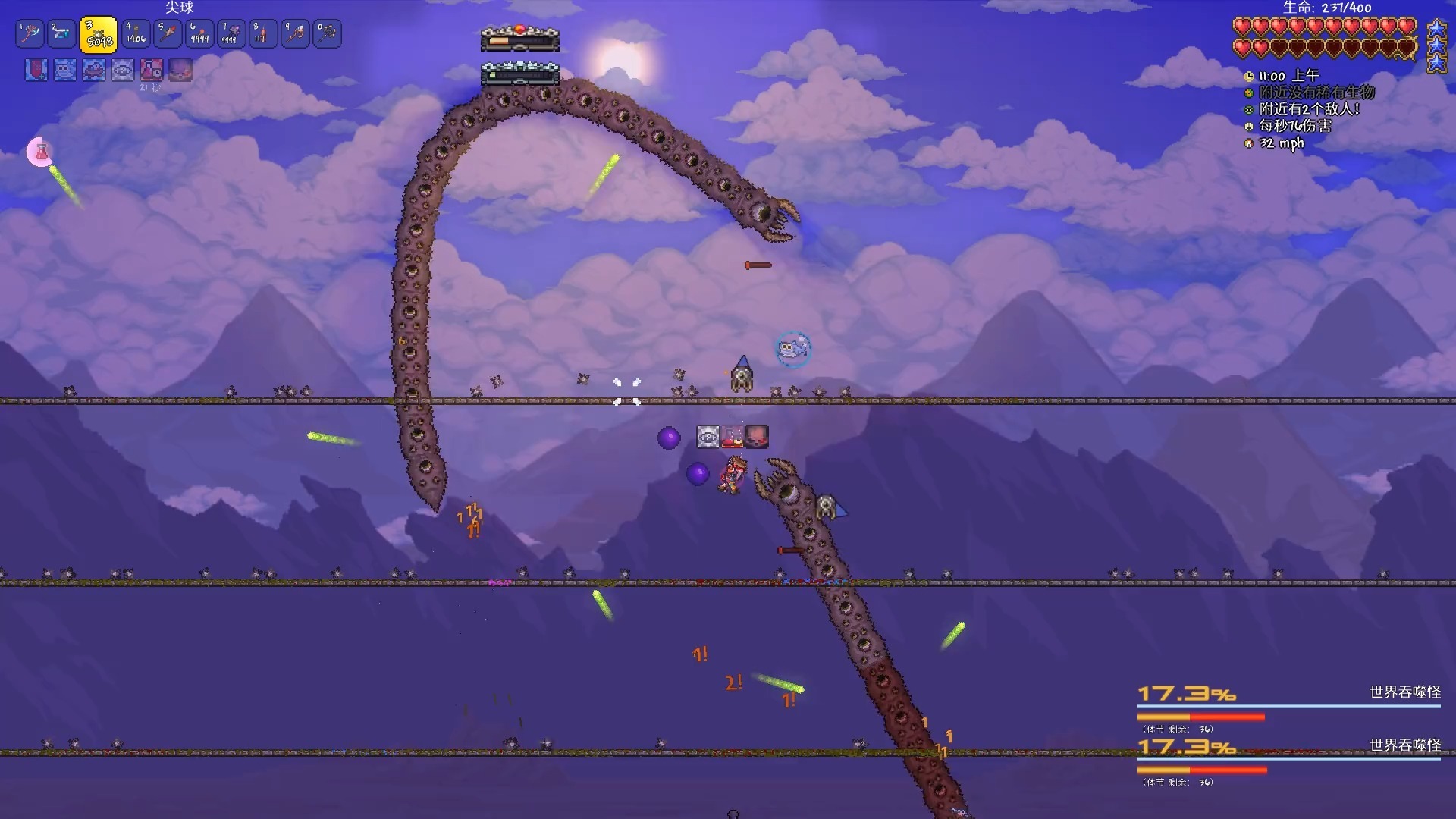Choose the torch stack of 1406
This screenshot has width=1456, height=819.
click(136, 33)
